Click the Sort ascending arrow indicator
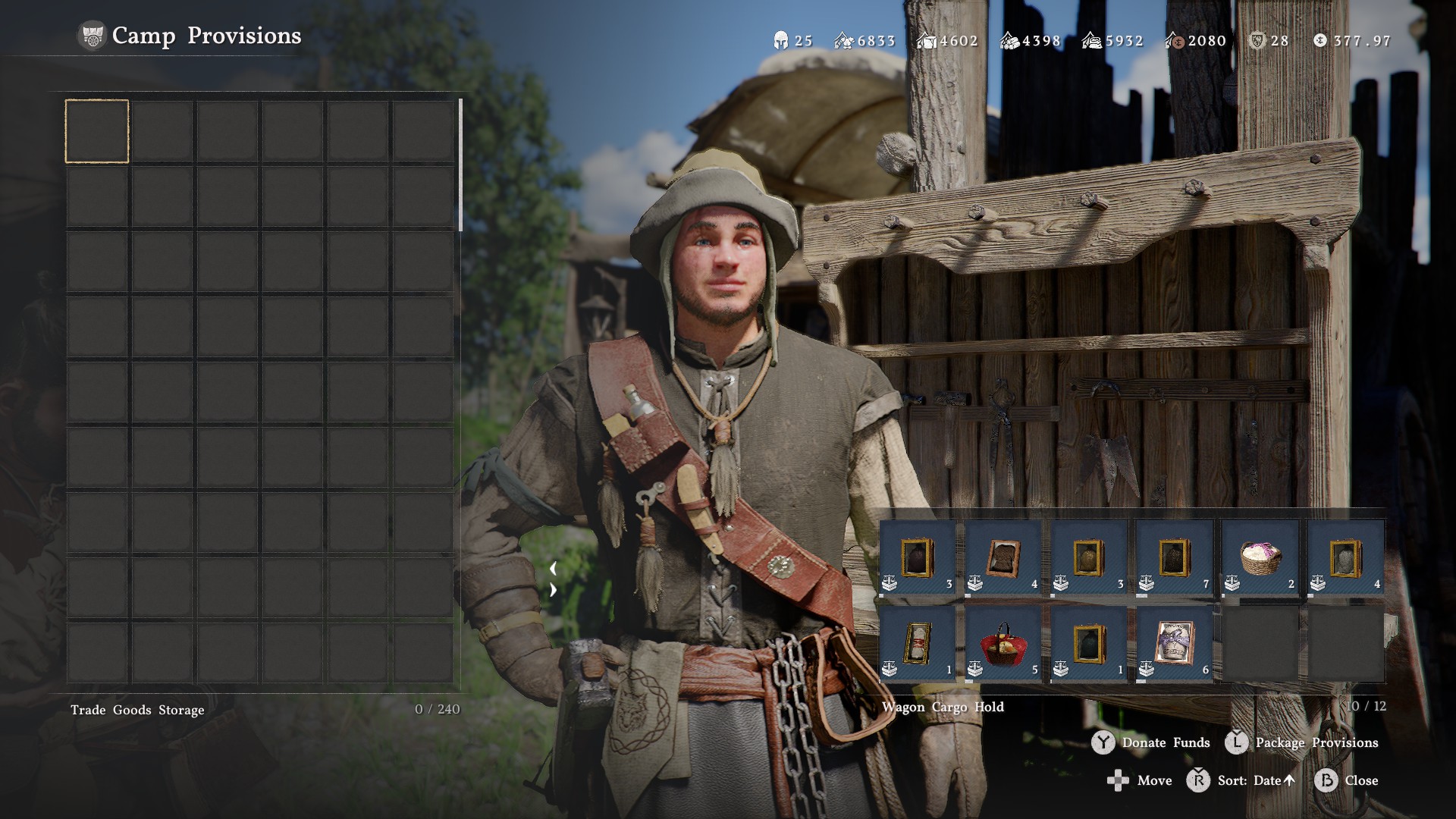 [1290, 780]
